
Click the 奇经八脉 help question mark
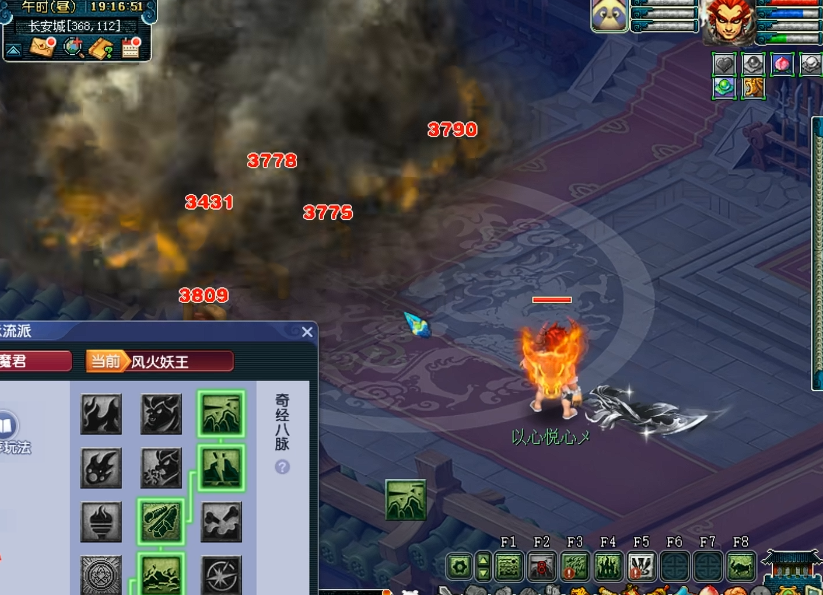(282, 467)
